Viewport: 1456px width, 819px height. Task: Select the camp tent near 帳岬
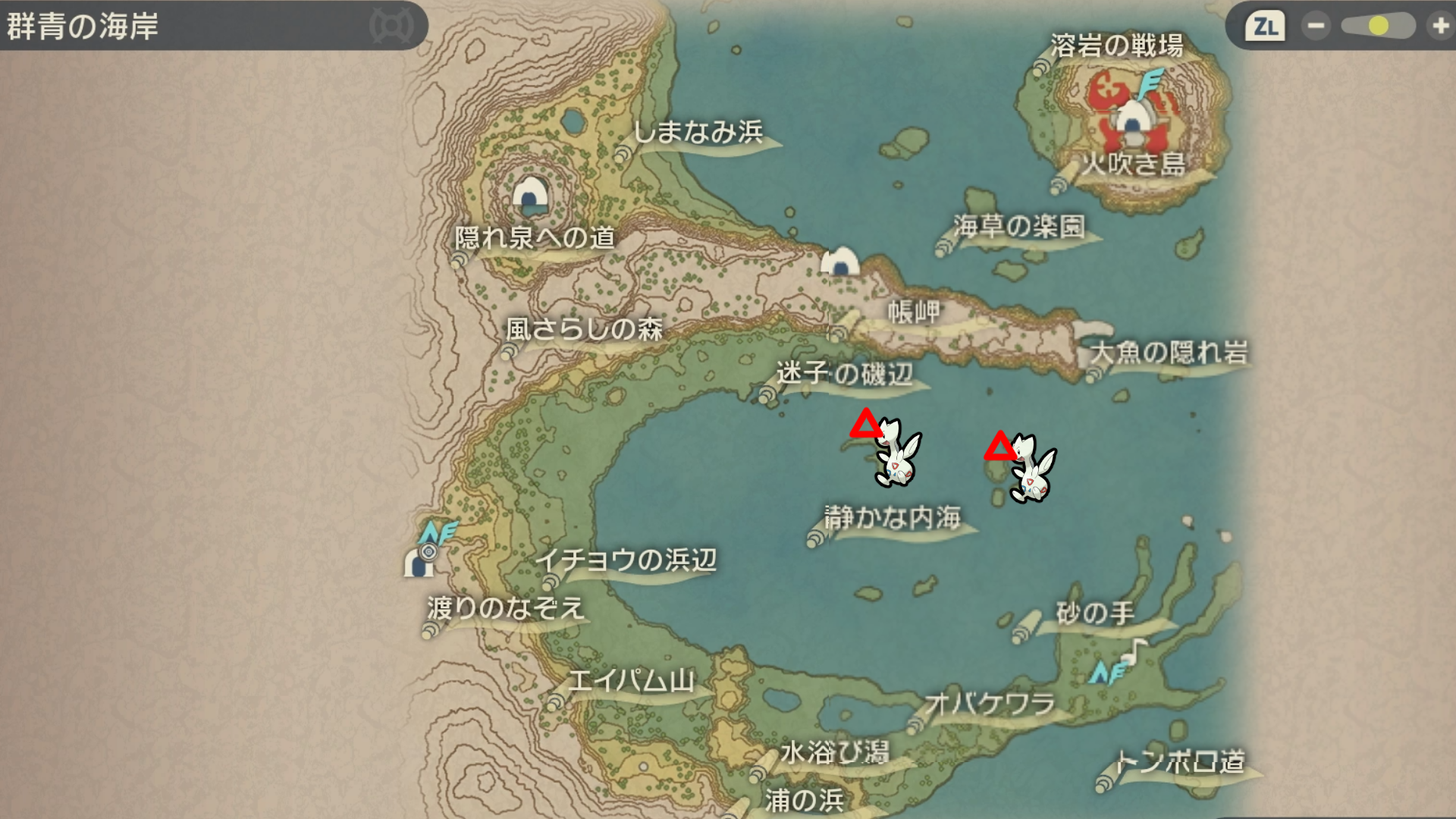840,262
